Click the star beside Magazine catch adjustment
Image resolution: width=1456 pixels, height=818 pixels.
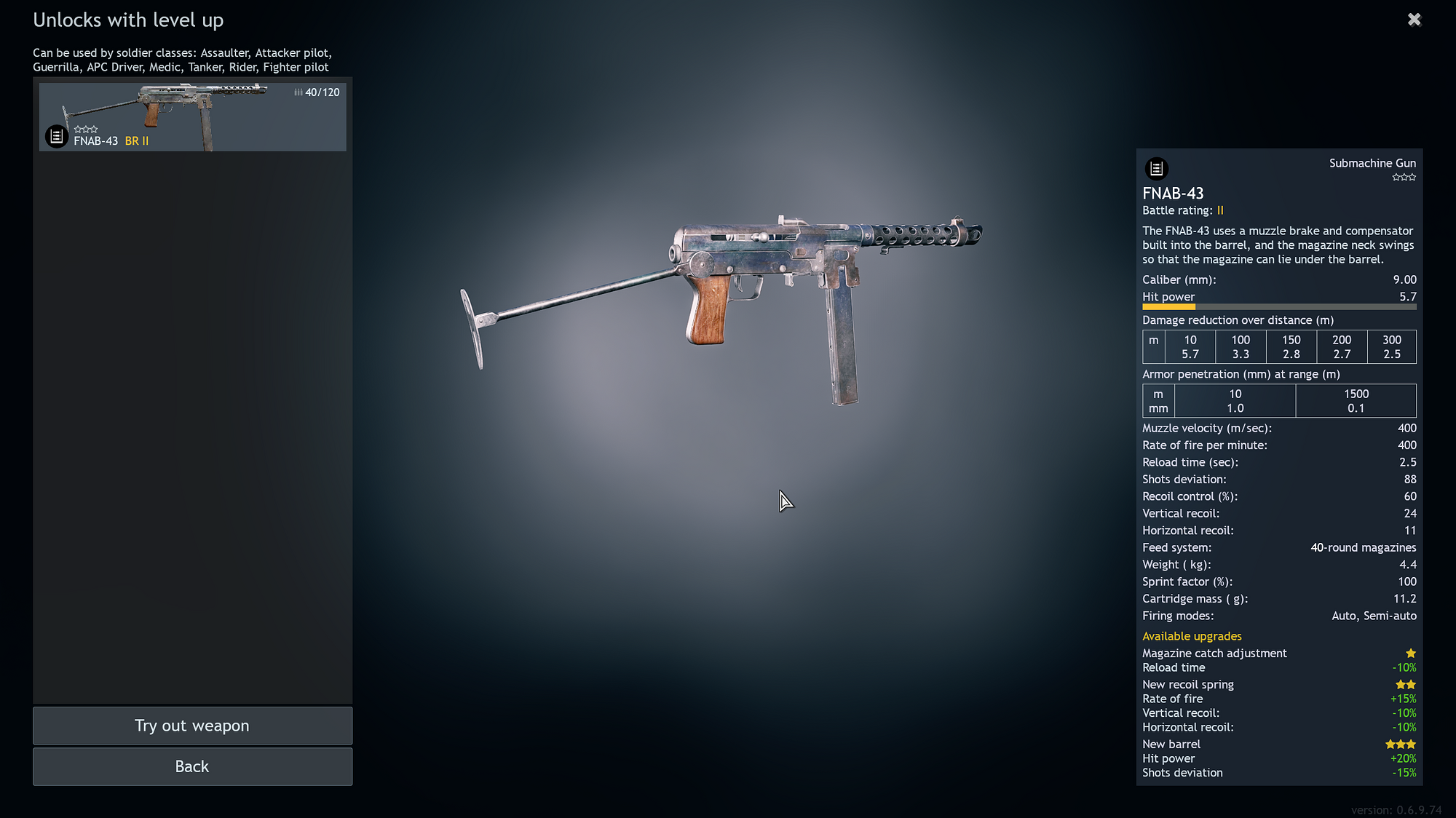[1411, 654]
